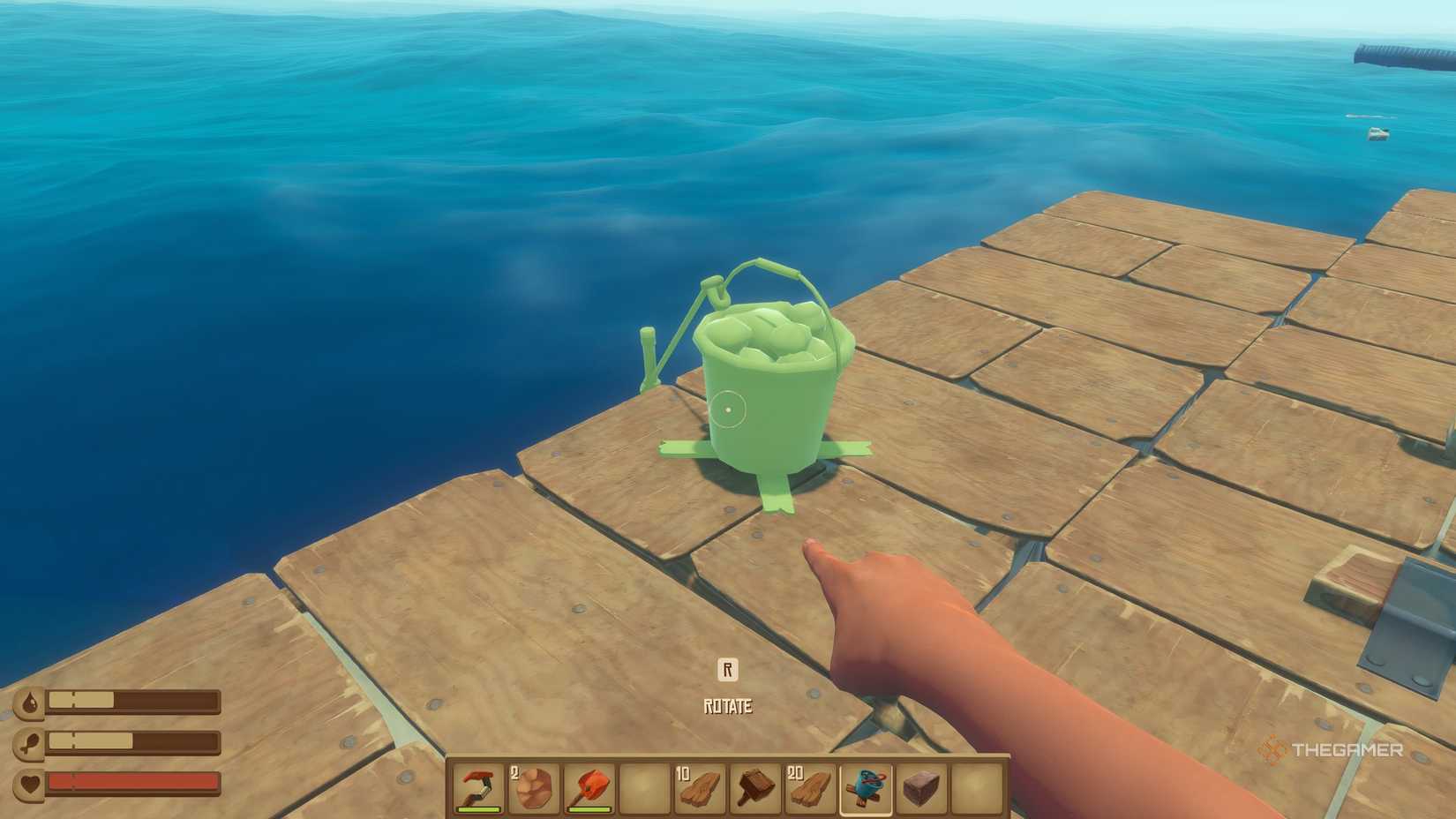Image resolution: width=1456 pixels, height=819 pixels.
Task: Select the building hammer in the hotbar
Action: tap(754, 790)
